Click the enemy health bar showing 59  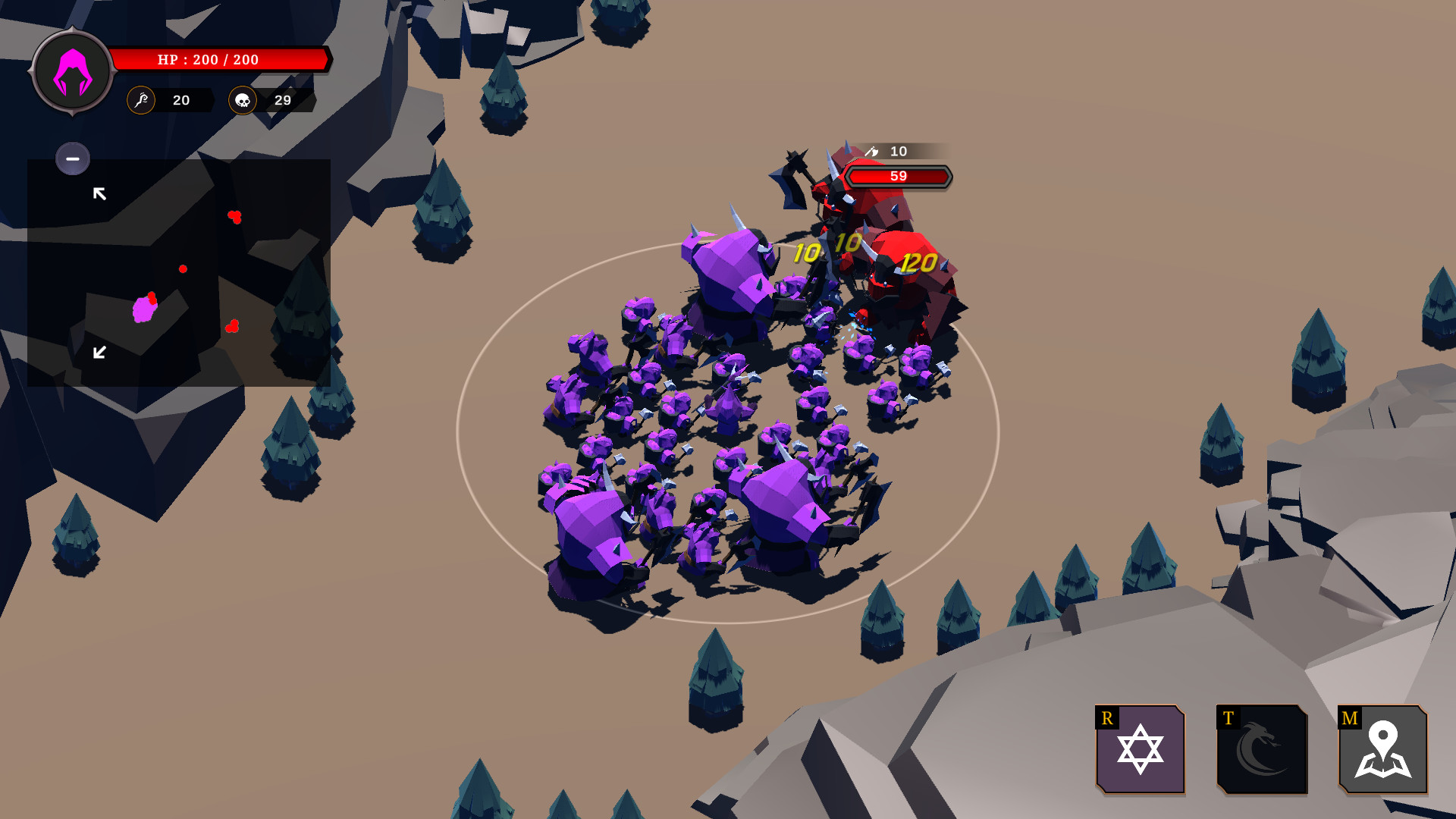(x=899, y=177)
